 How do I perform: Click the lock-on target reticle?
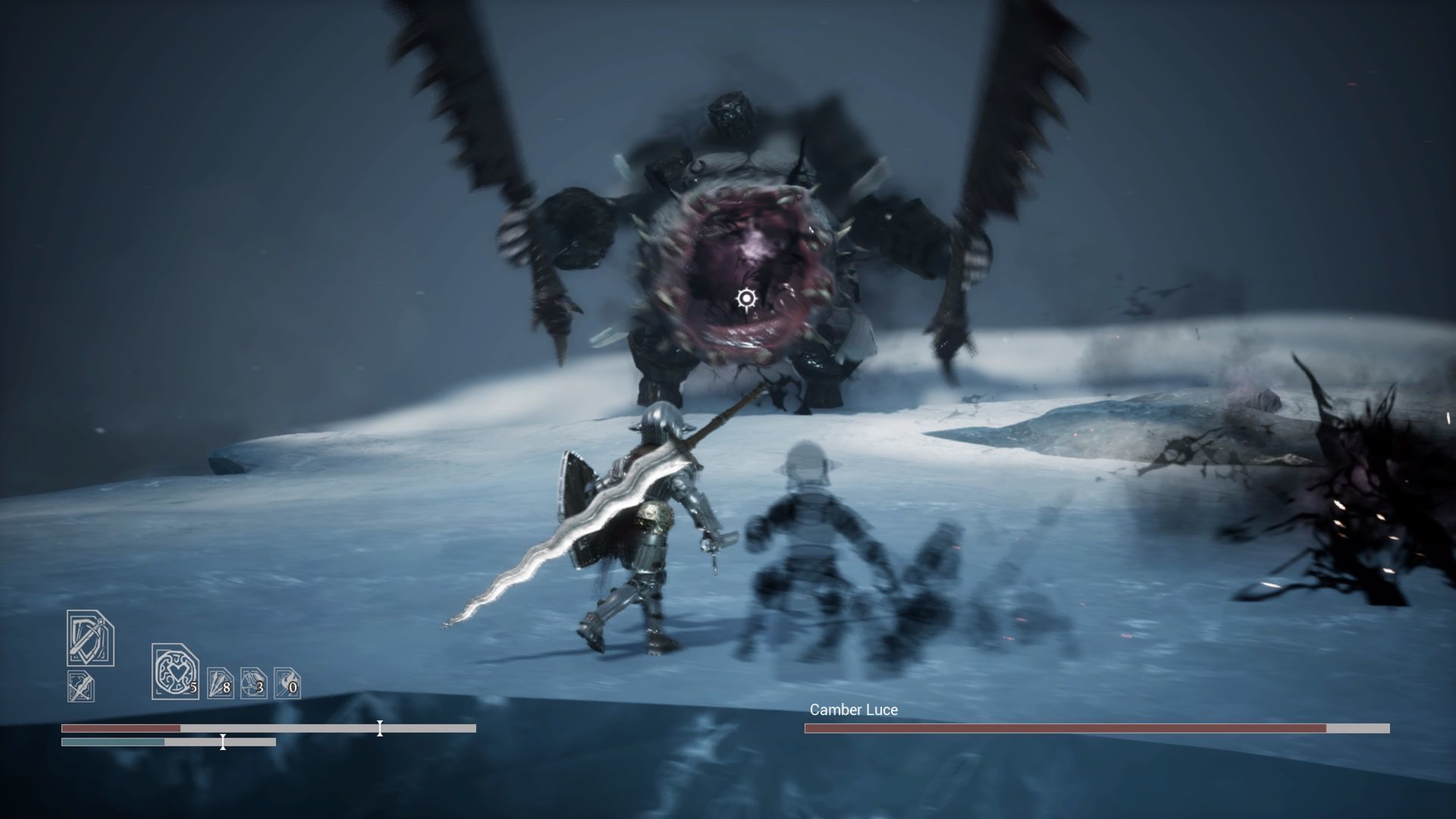pyautogui.click(x=747, y=299)
